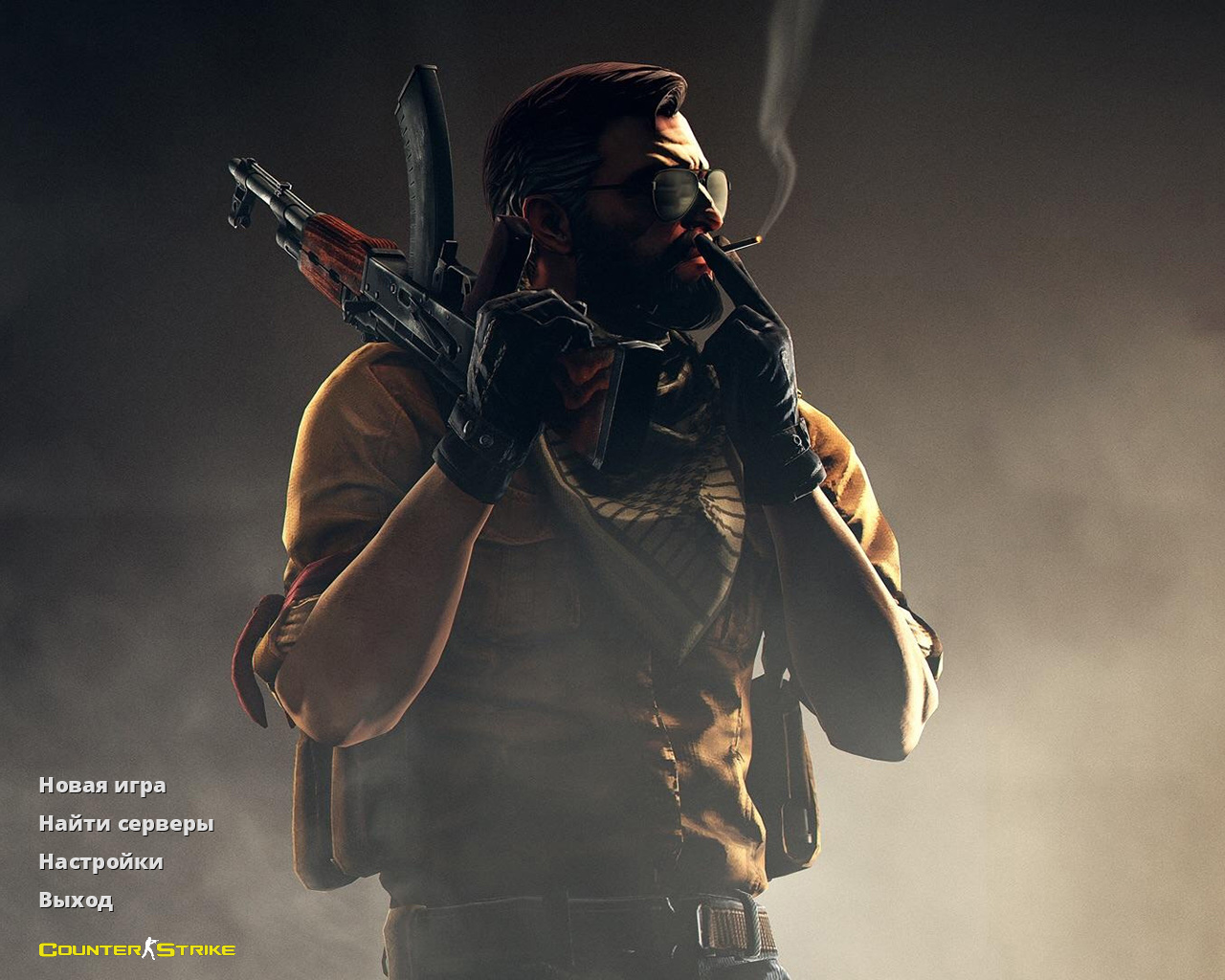The image size is (1225, 980).
Task: Start a new game via Новая игра
Action: [101, 786]
